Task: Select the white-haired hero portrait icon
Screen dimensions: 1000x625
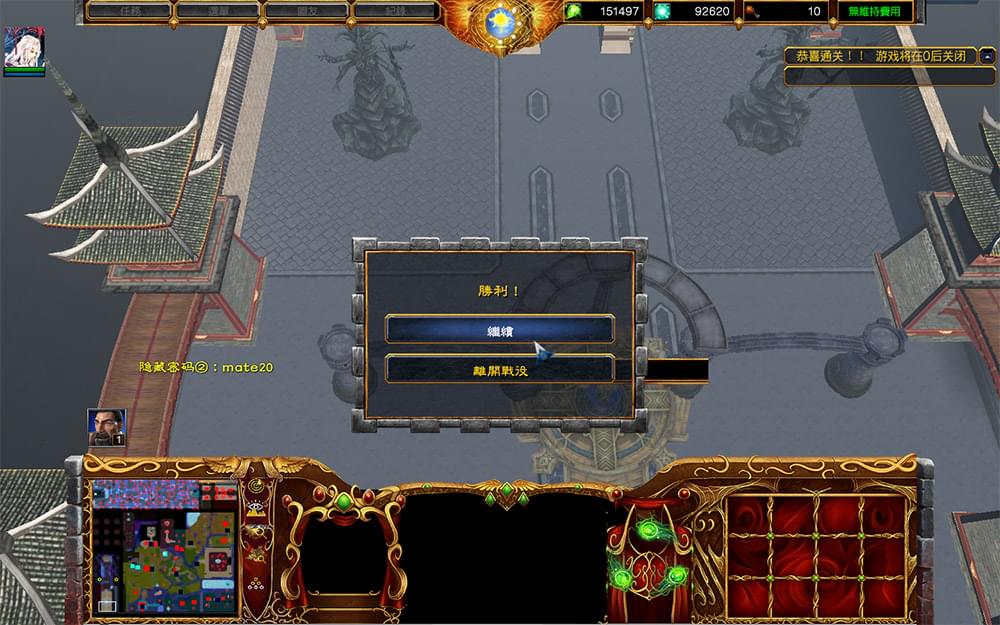Action: 24,49
